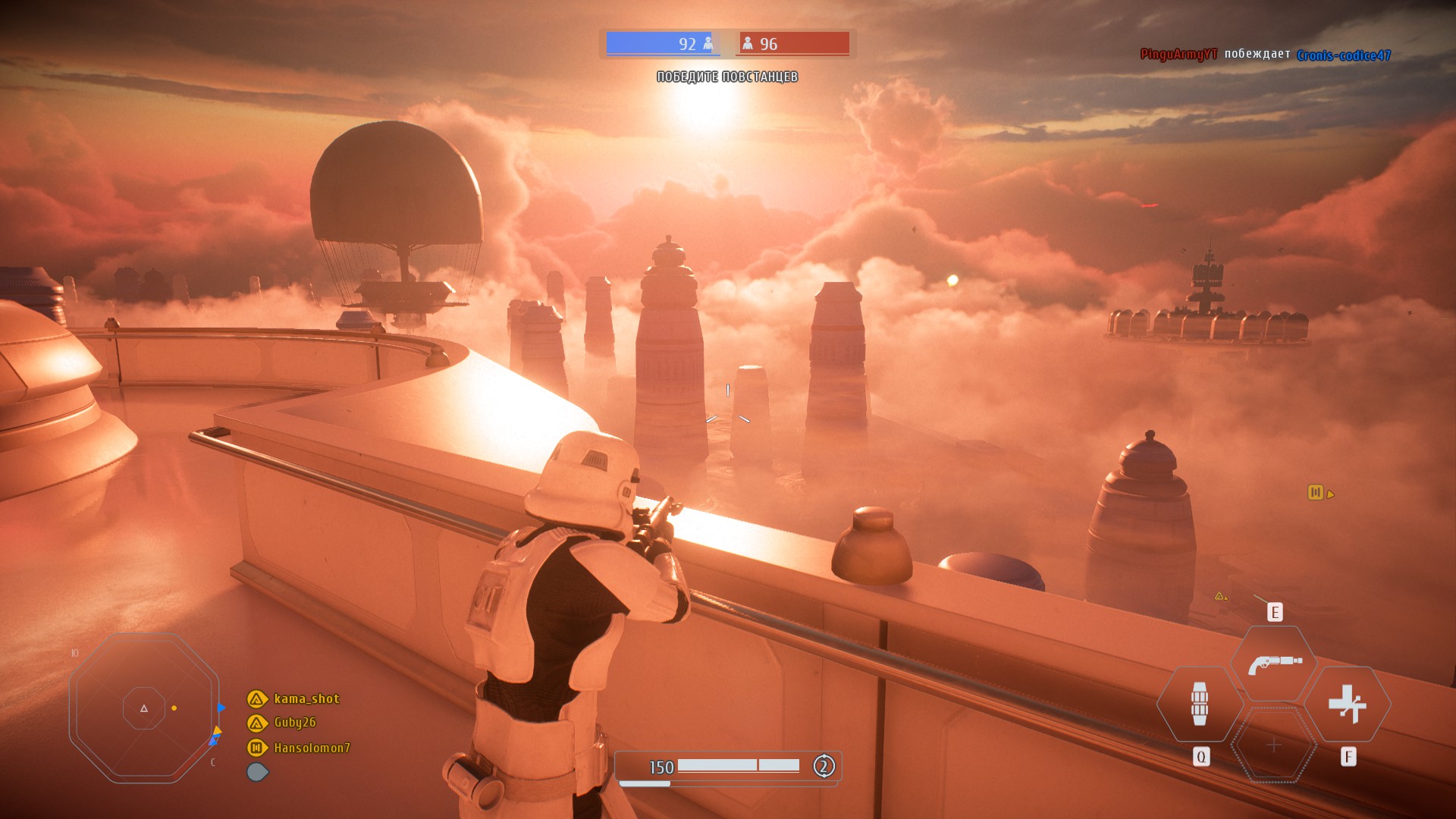Viewport: 1456px width, 819px height.
Task: Click the radar minimap
Action: point(144,708)
